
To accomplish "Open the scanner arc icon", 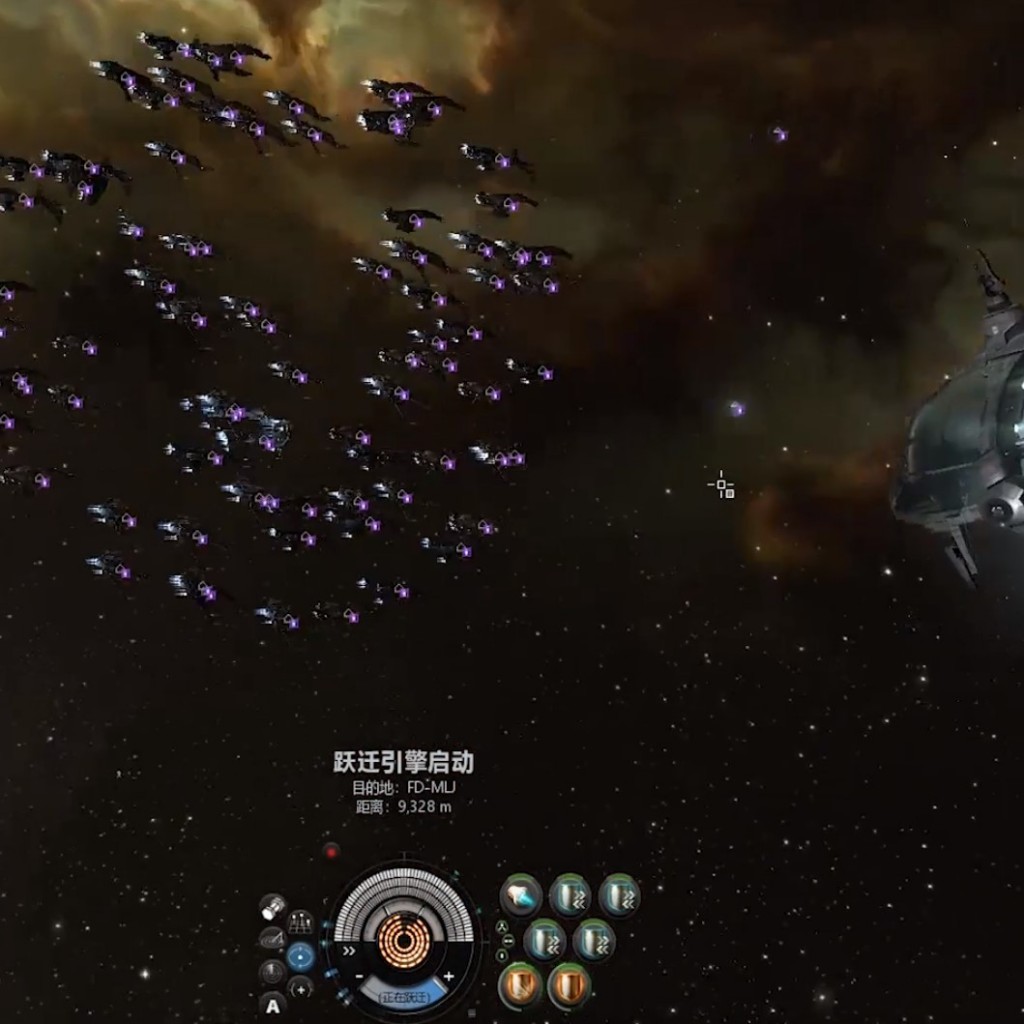I will point(271,939).
